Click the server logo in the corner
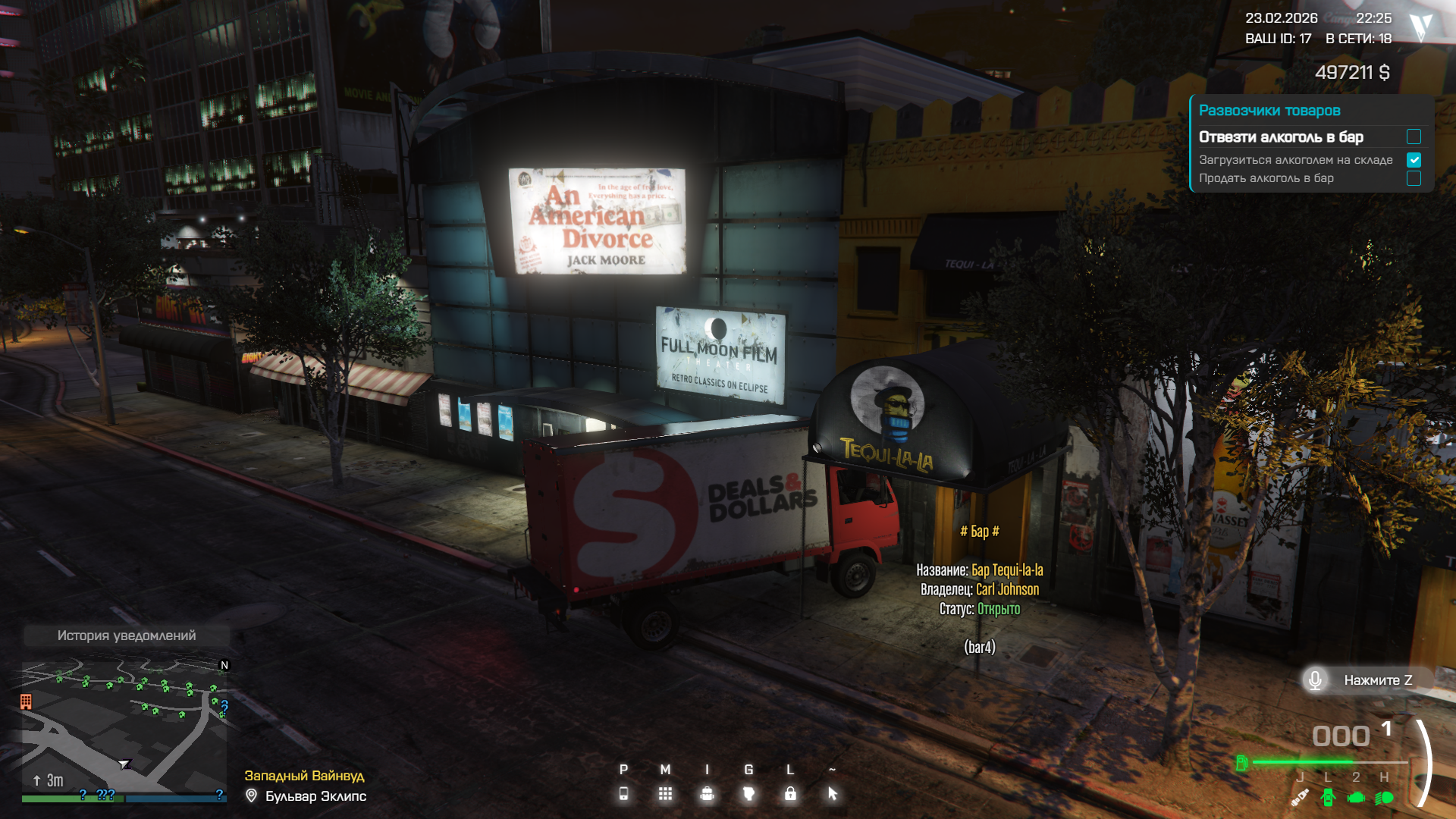The height and width of the screenshot is (819, 1456). (1420, 27)
